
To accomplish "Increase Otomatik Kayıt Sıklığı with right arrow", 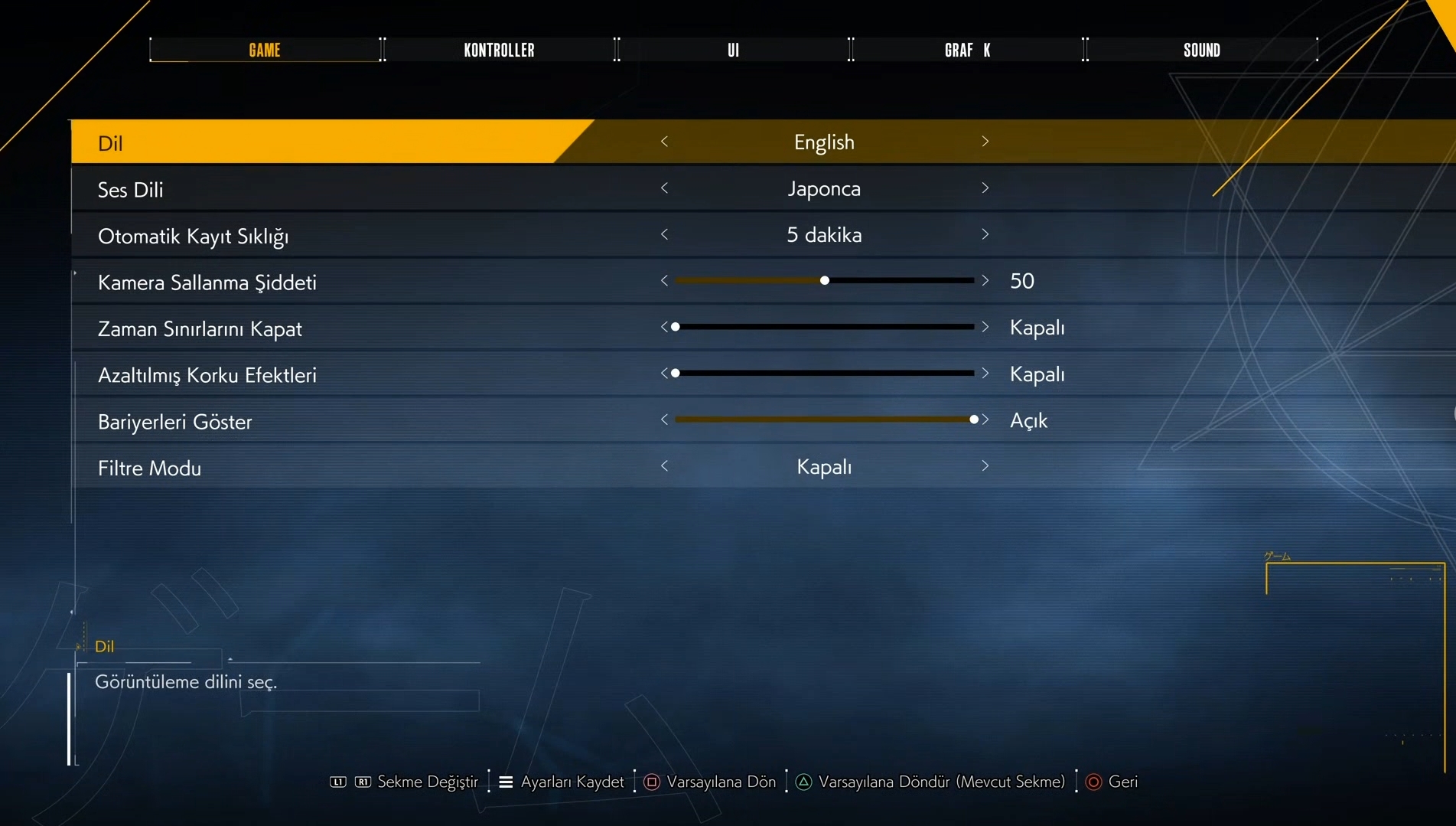I will pos(985,234).
